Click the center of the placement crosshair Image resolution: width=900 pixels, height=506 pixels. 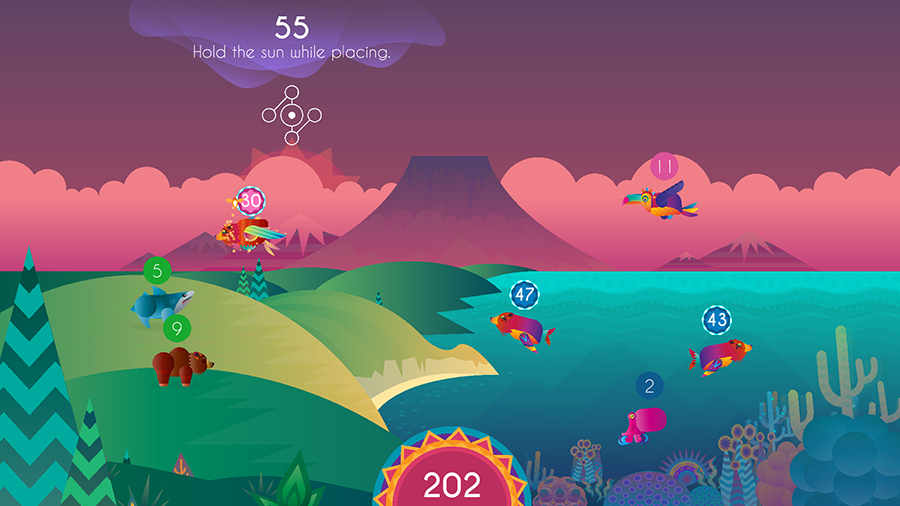[291, 116]
